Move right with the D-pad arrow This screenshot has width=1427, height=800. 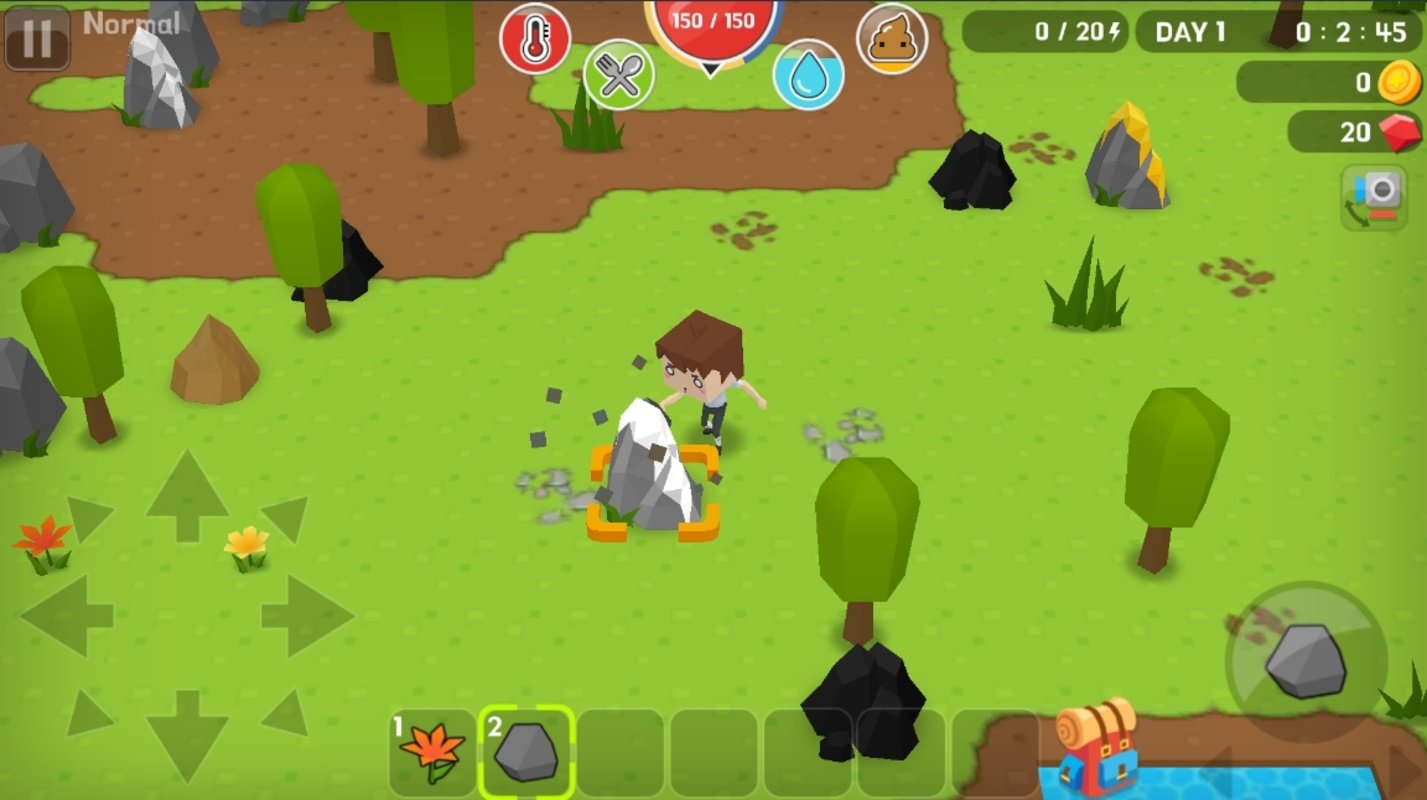click(307, 615)
